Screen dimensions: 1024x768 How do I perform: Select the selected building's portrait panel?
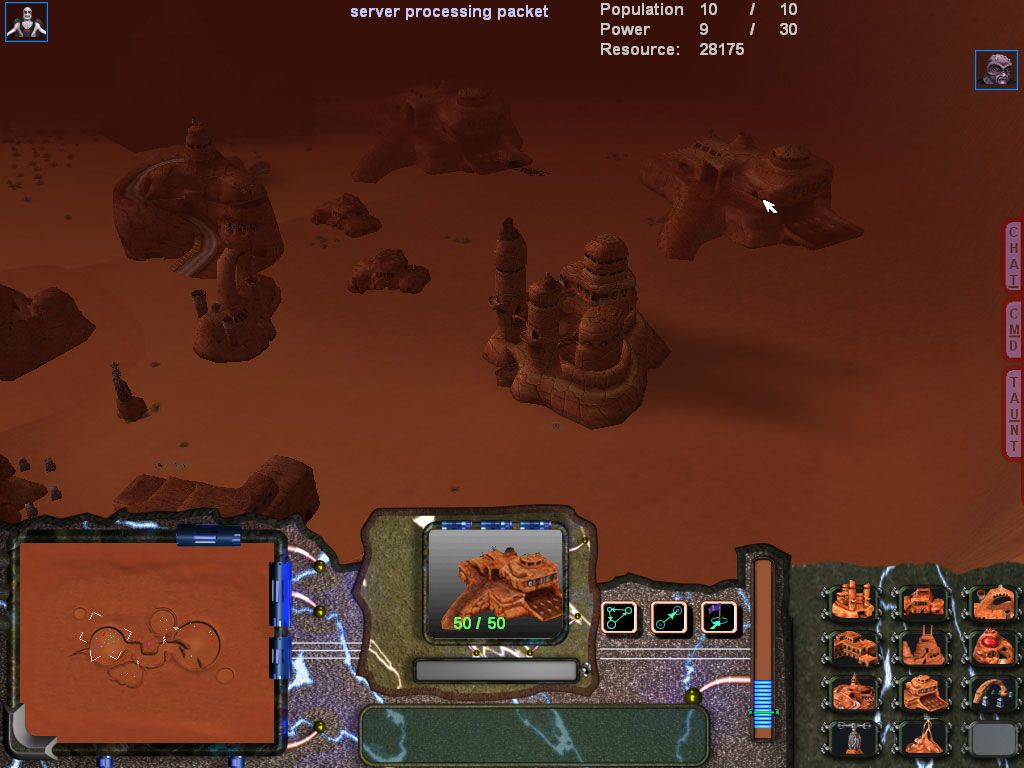(x=495, y=582)
